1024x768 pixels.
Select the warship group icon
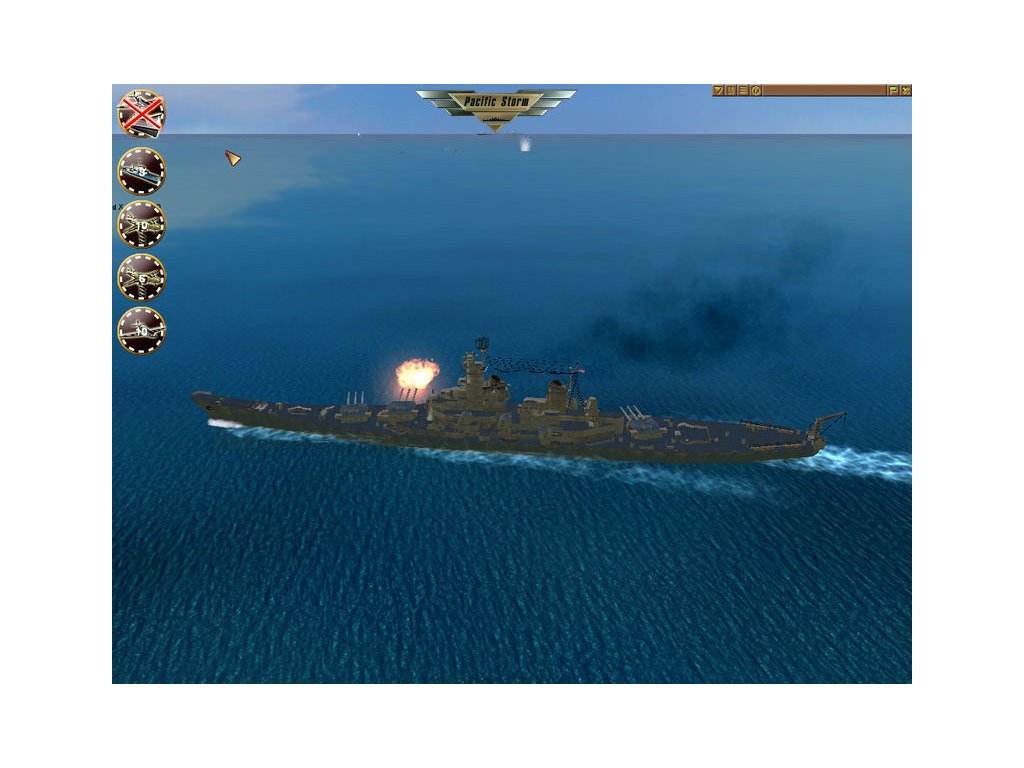(x=142, y=171)
